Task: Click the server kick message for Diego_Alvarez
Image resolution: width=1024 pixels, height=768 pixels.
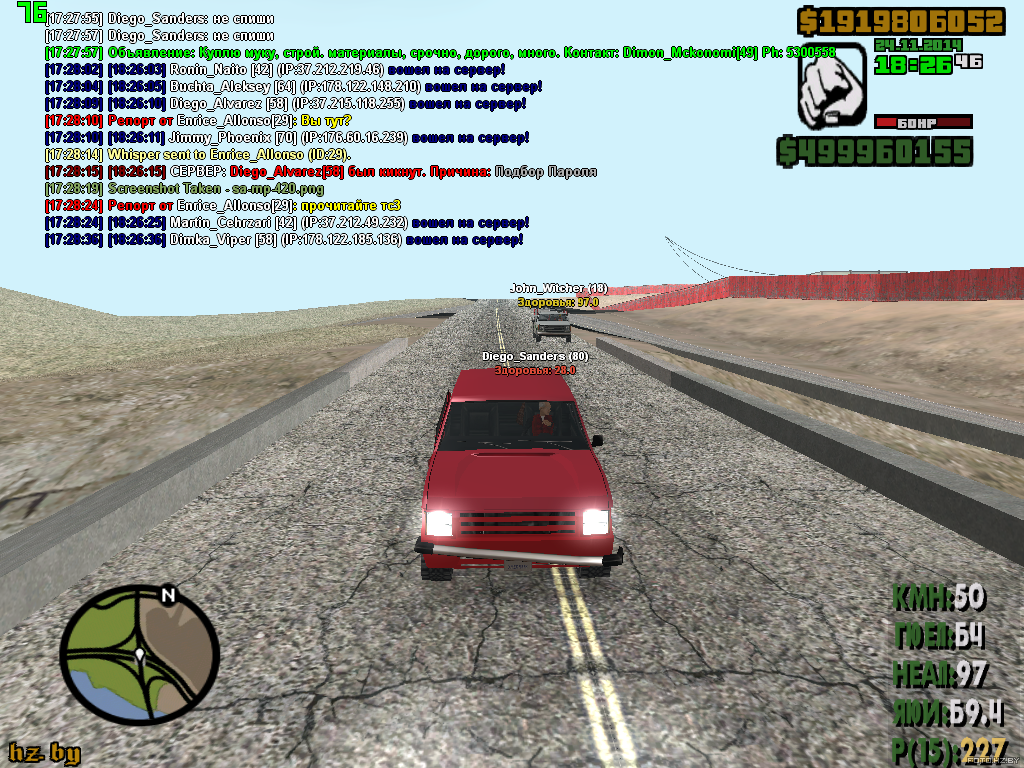Action: [320, 171]
